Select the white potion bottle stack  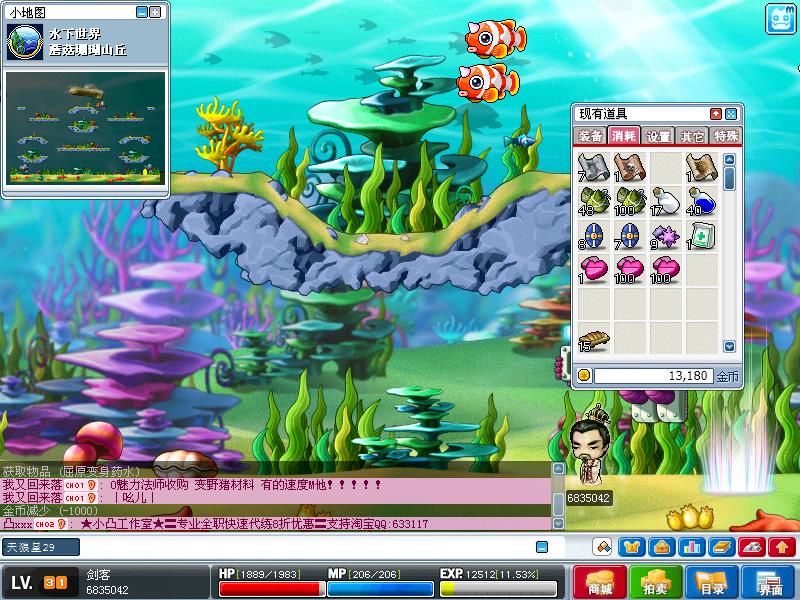[665, 200]
